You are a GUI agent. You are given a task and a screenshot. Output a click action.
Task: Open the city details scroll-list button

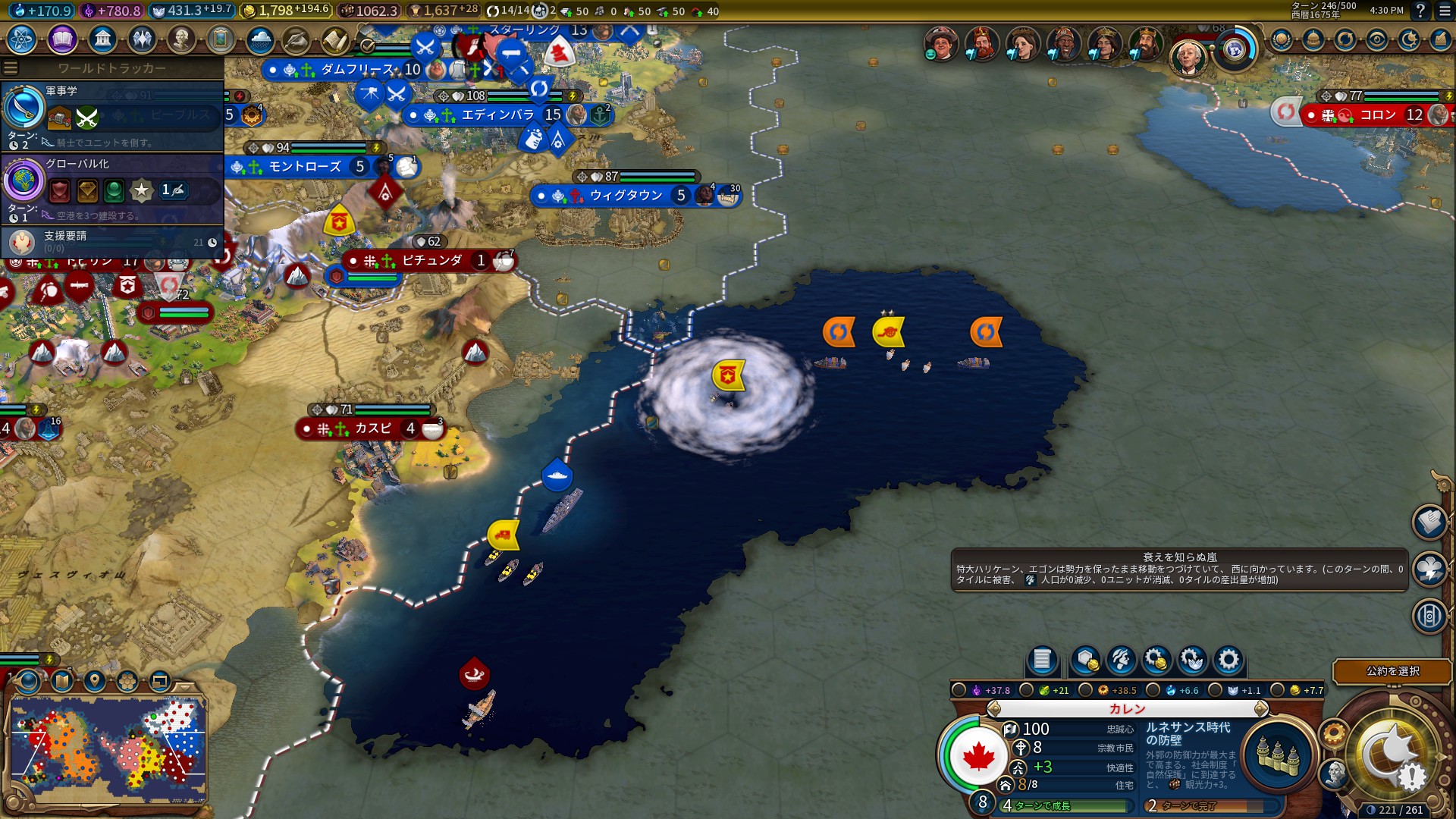point(1042,660)
